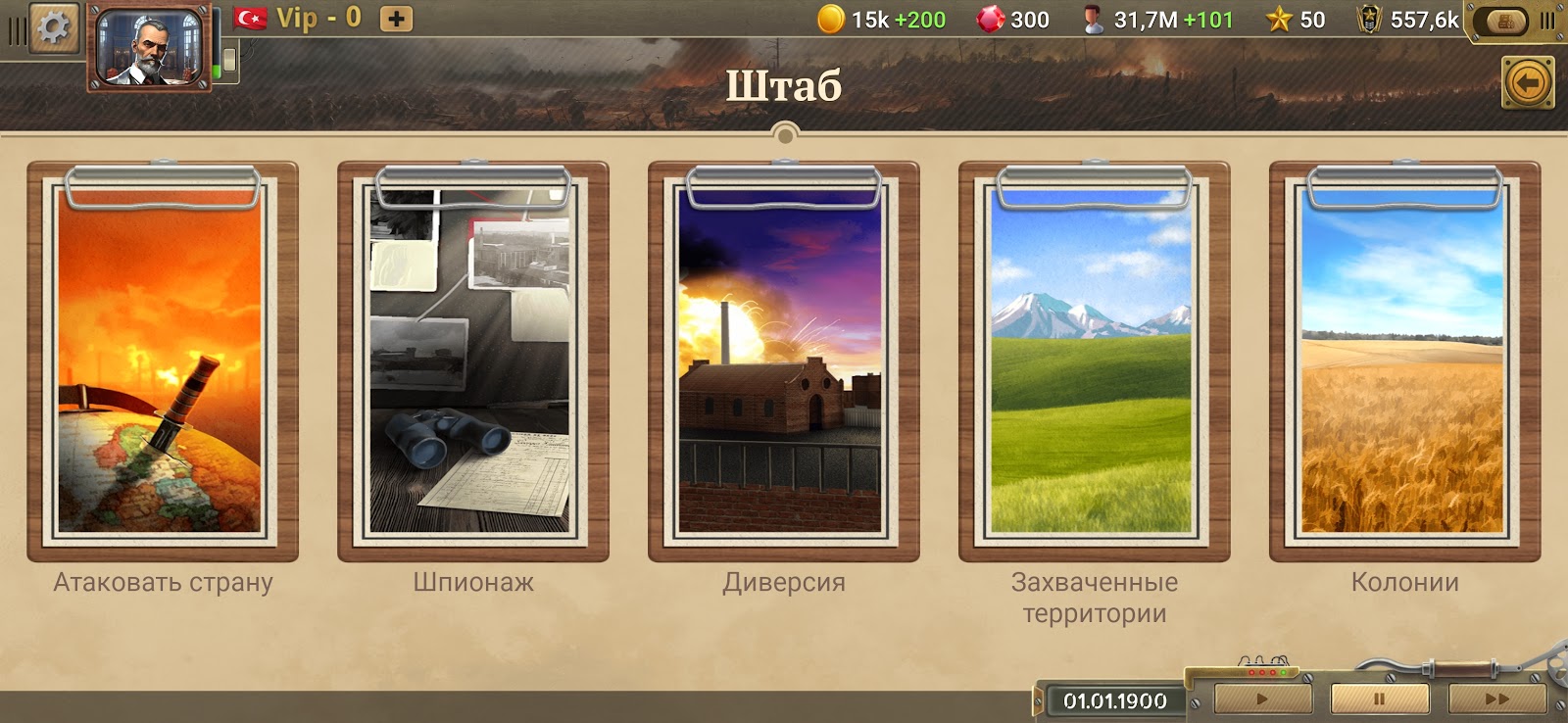Go back with the yellow arrow button
This screenshot has height=723, width=1568.
[x=1527, y=83]
